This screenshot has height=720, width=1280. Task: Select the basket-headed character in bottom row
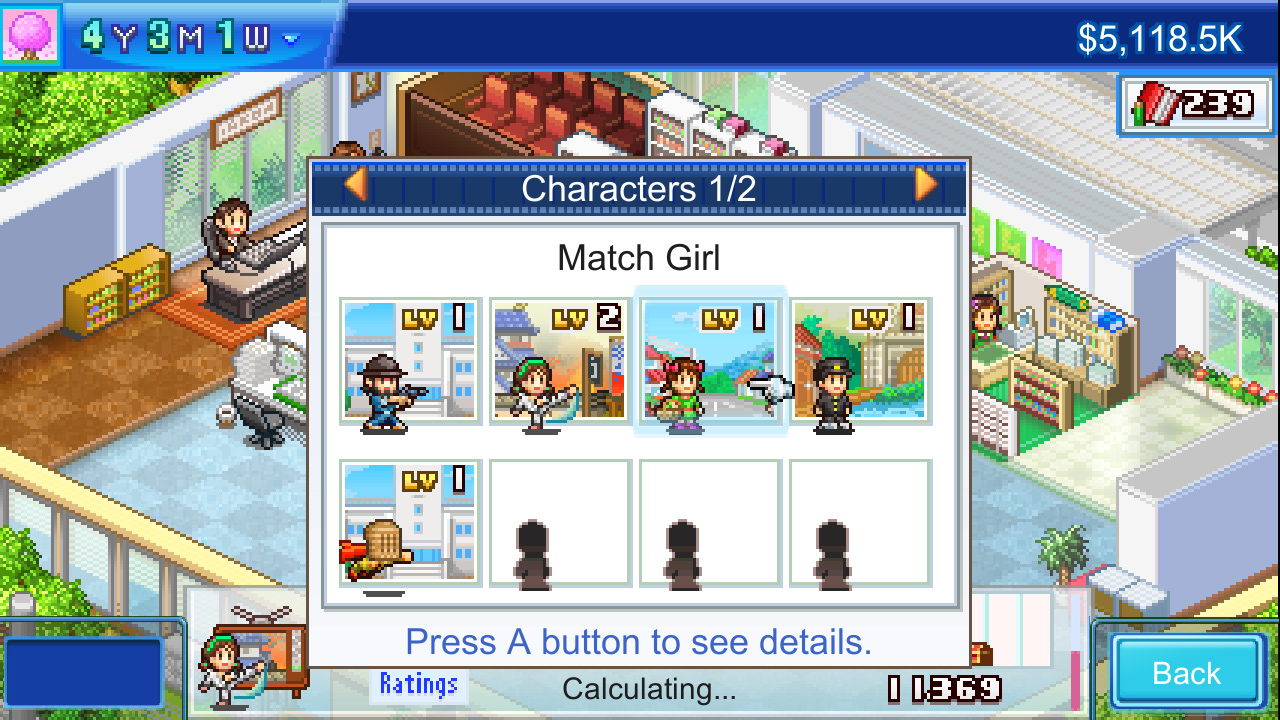point(408,522)
